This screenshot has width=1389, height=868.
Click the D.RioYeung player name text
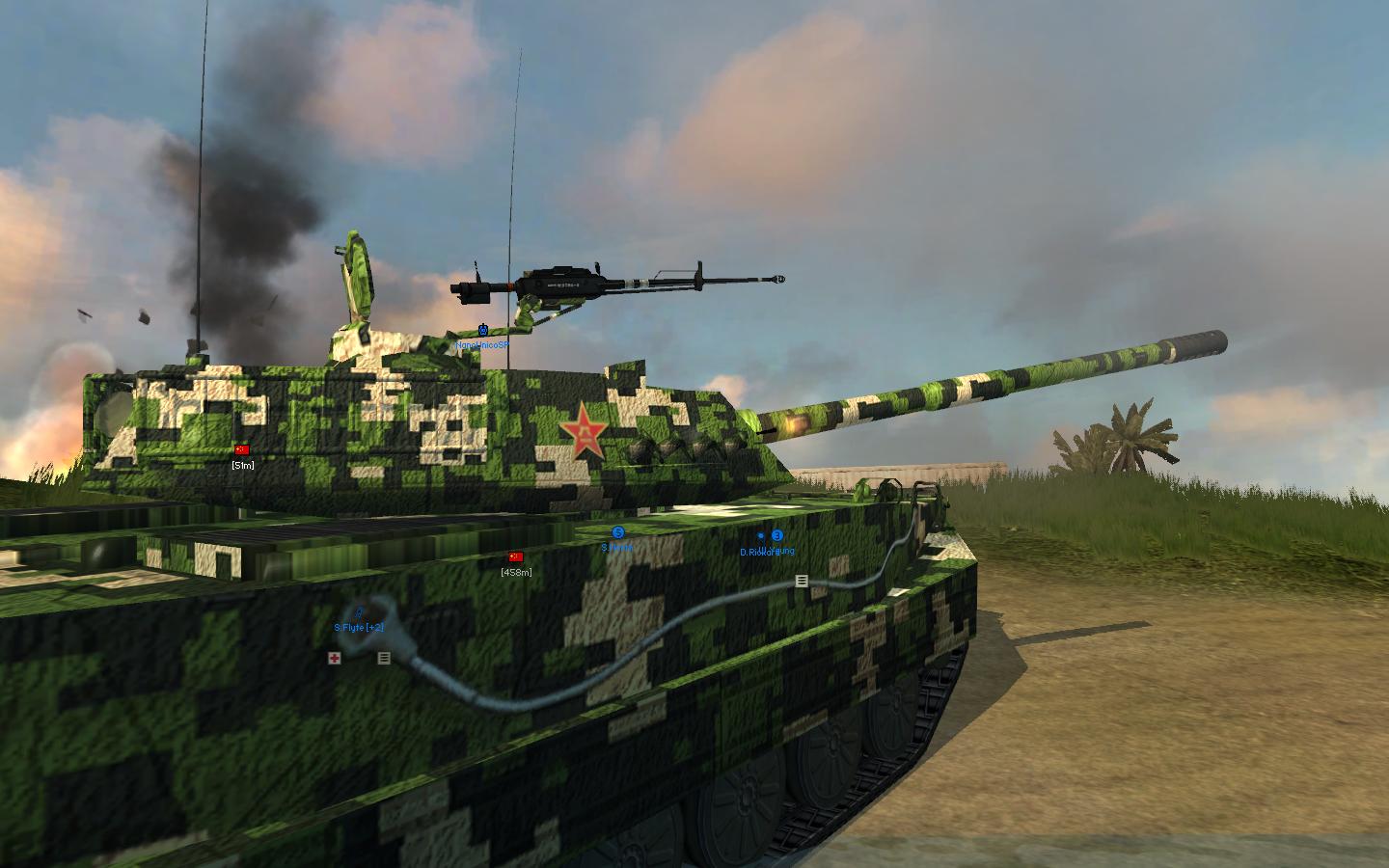click(768, 550)
